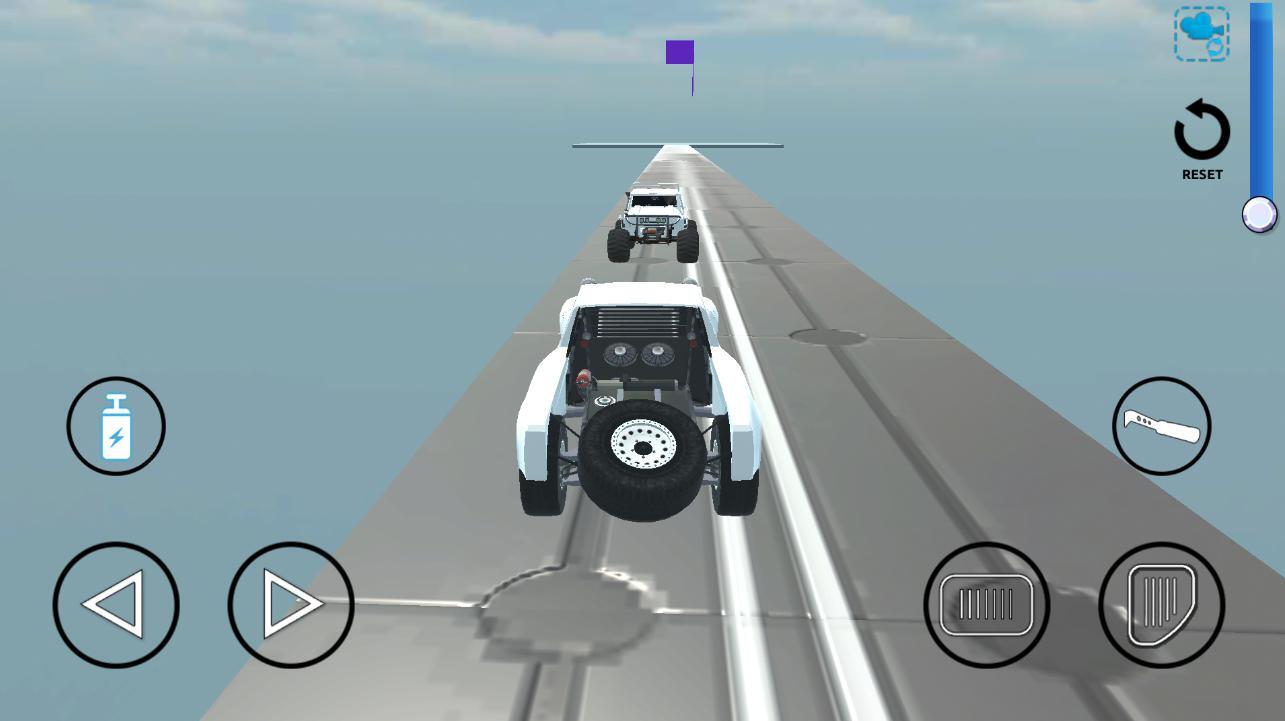Image resolution: width=1285 pixels, height=721 pixels.
Task: Click the finish line across the road
Action: click(x=678, y=145)
